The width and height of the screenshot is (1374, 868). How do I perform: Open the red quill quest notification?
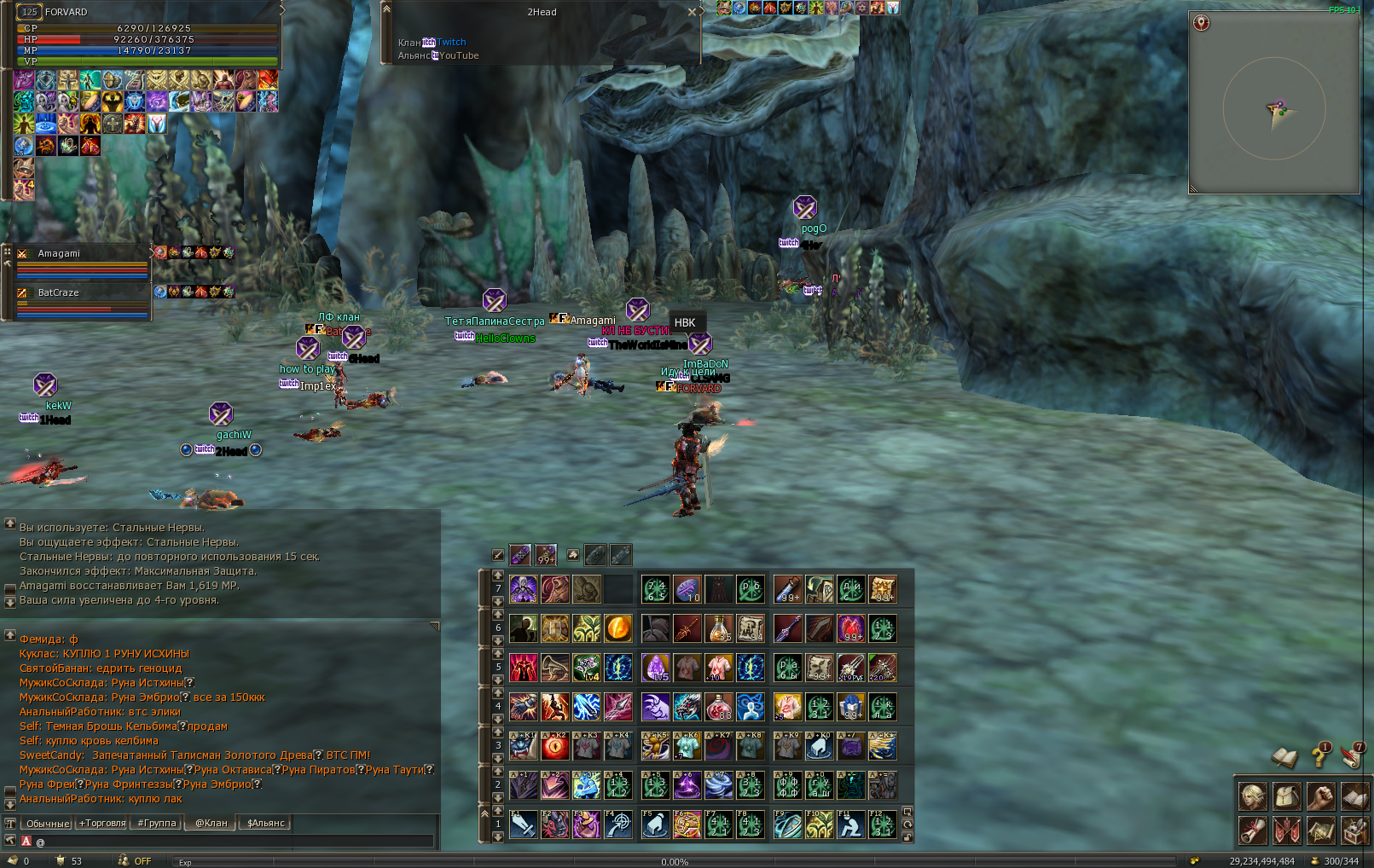tap(1353, 755)
